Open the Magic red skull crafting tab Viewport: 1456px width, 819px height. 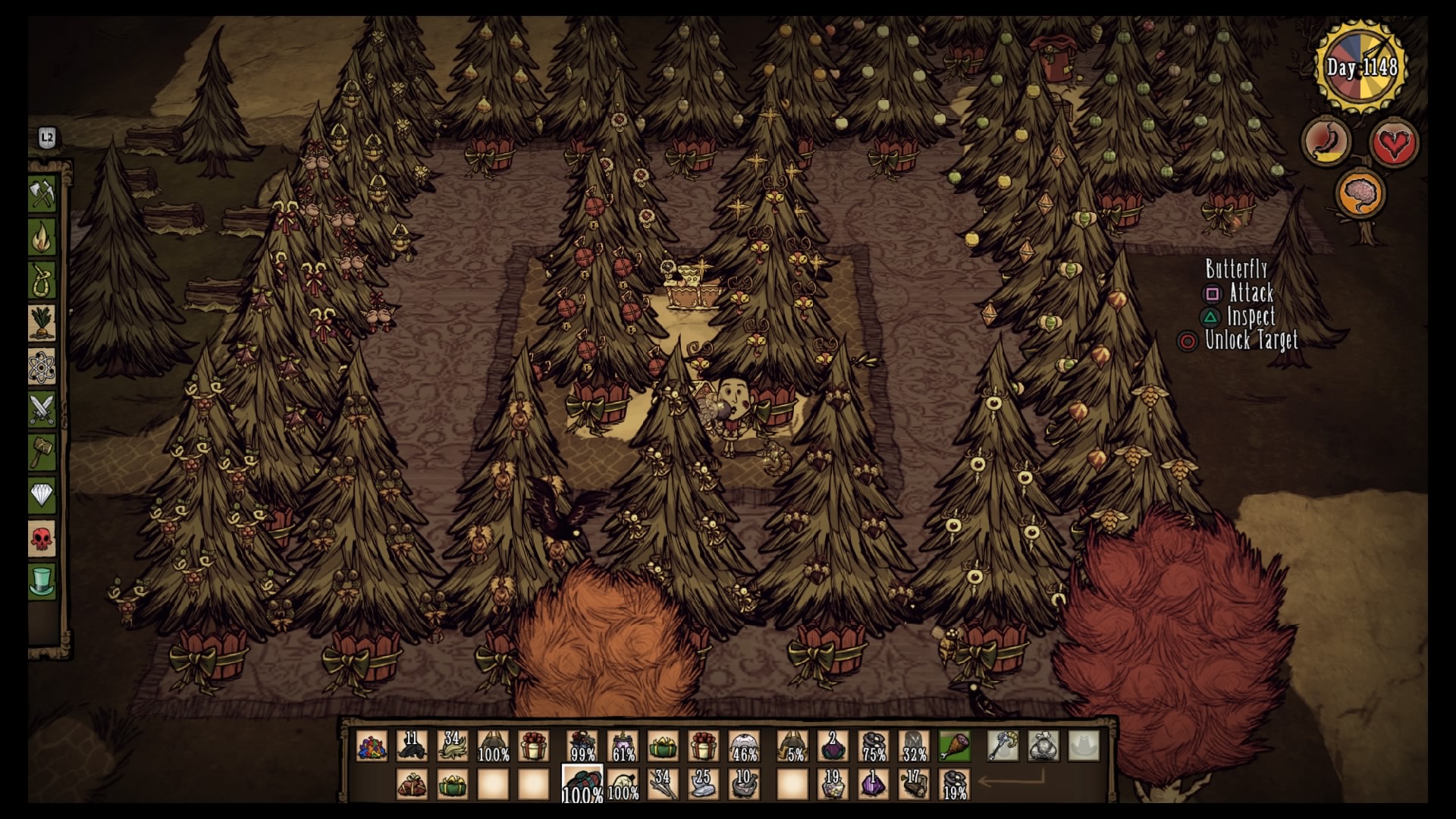click(42, 540)
